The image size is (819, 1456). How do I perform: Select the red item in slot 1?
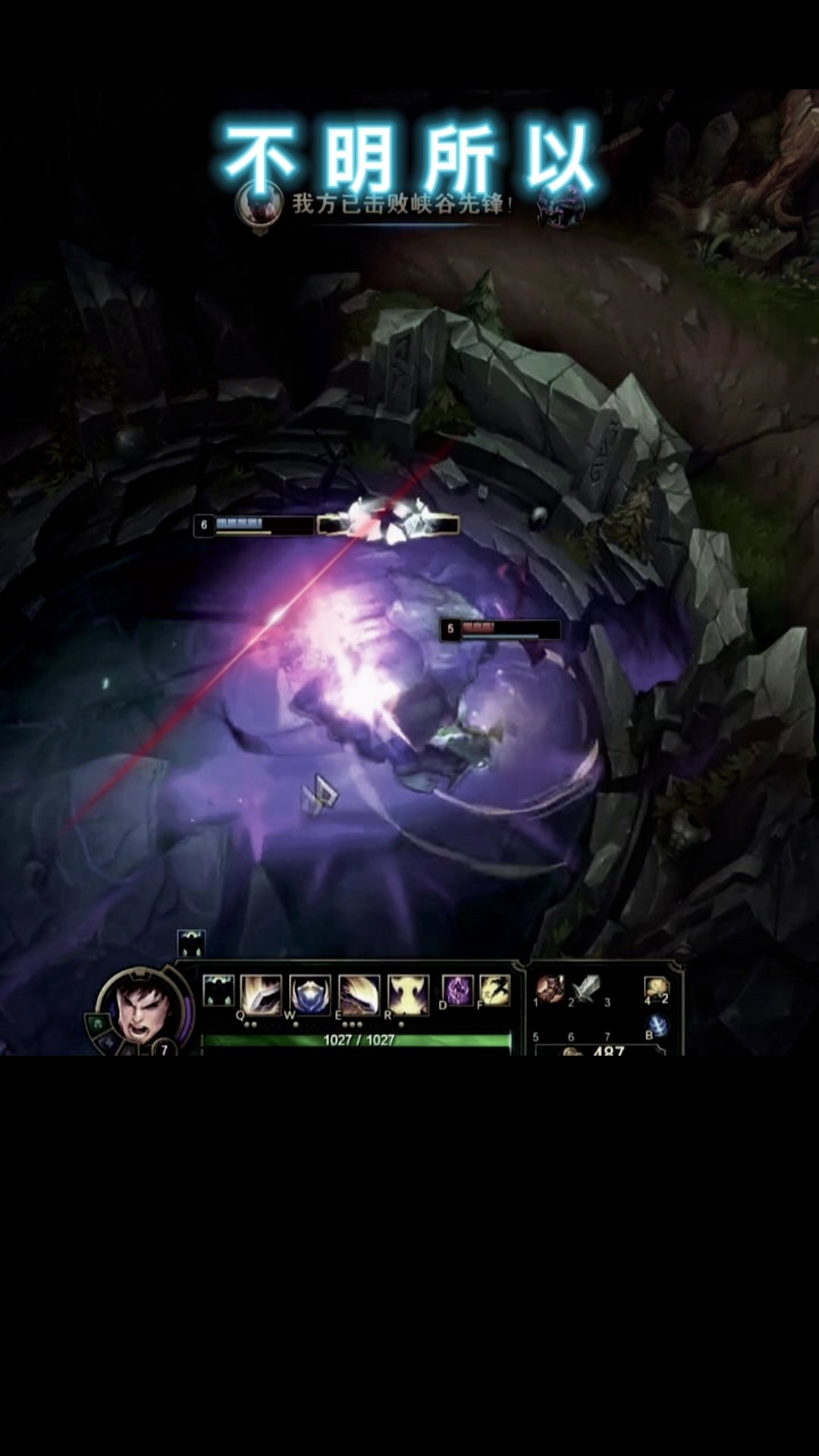(550, 988)
